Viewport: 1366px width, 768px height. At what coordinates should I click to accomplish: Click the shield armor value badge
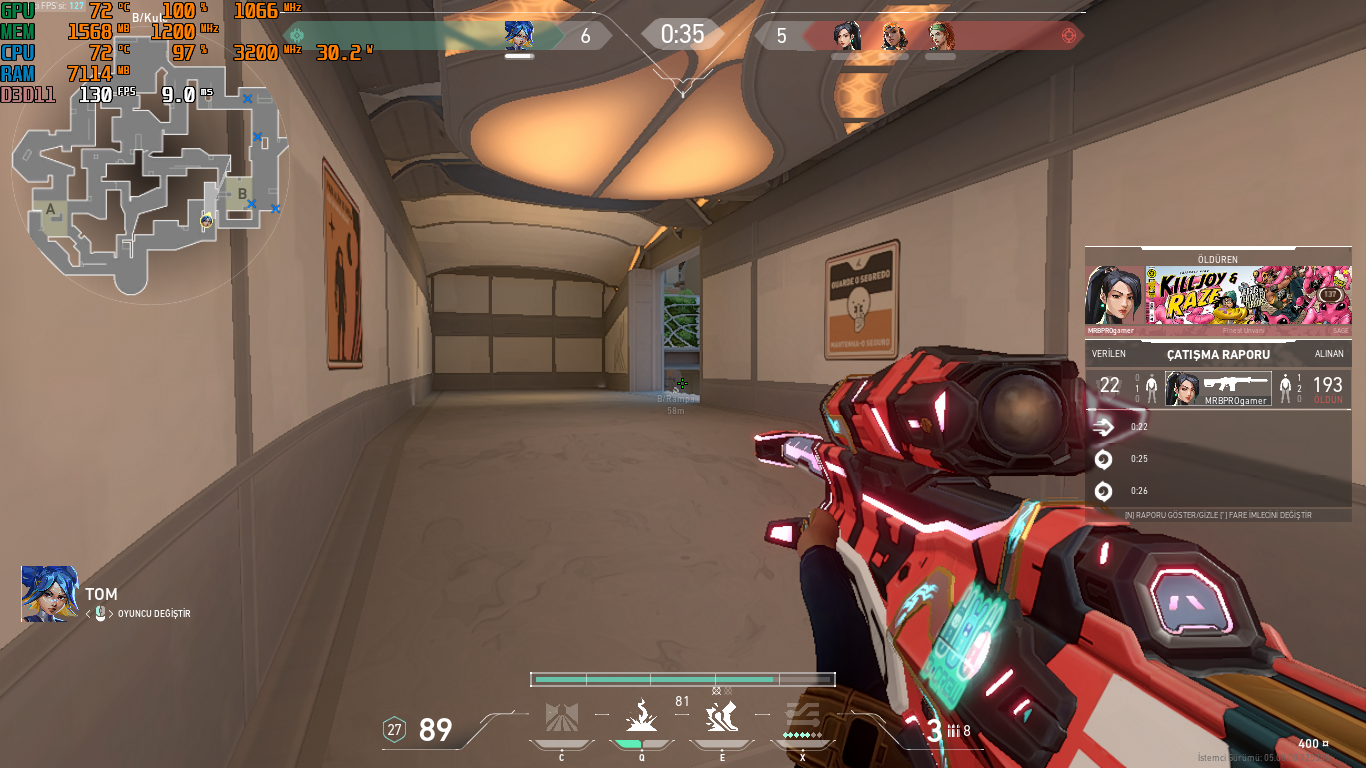point(395,730)
